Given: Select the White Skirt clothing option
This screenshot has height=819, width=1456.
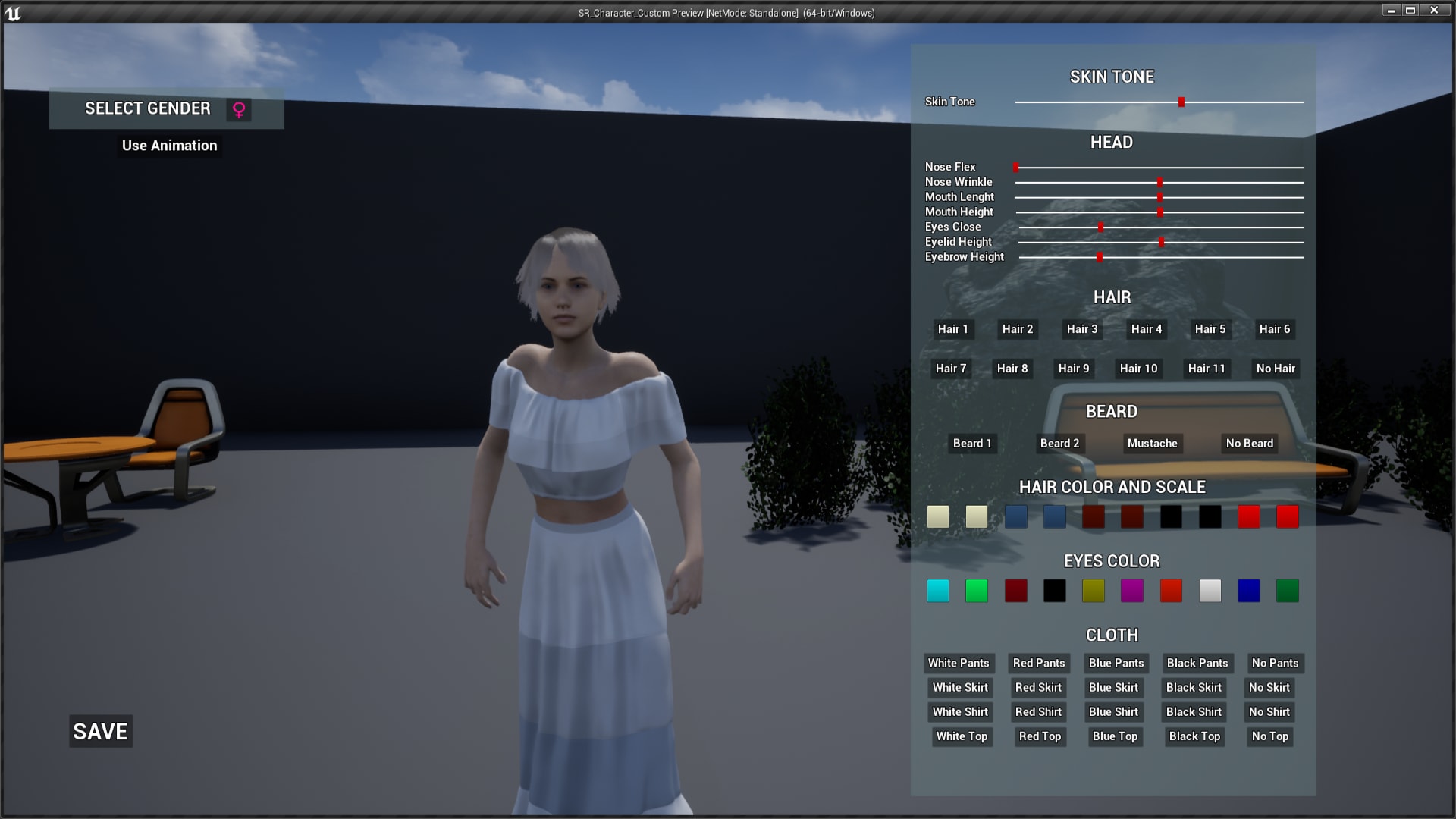Looking at the screenshot, I should 959,688.
